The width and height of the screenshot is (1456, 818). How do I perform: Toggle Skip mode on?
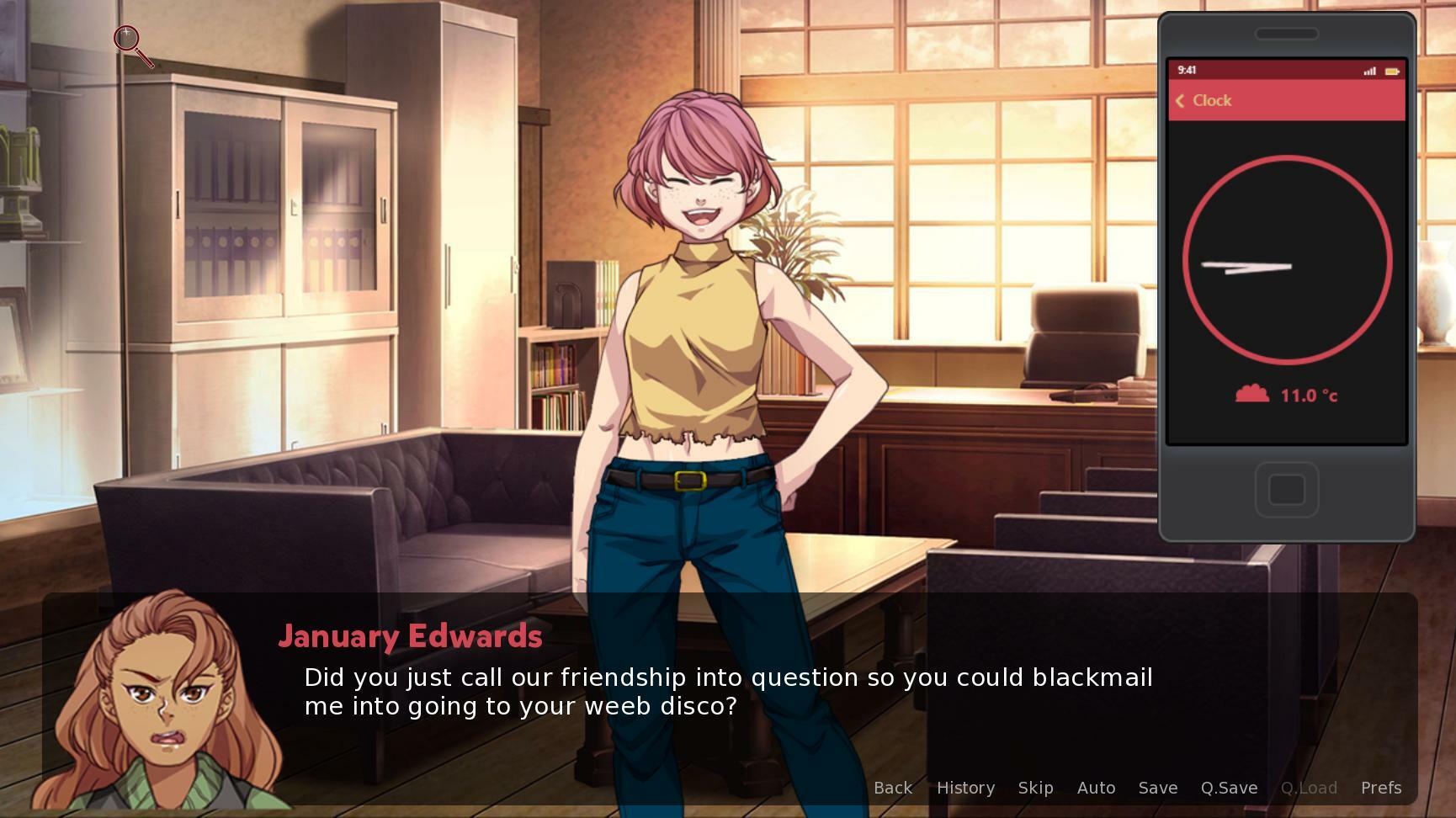(1035, 788)
